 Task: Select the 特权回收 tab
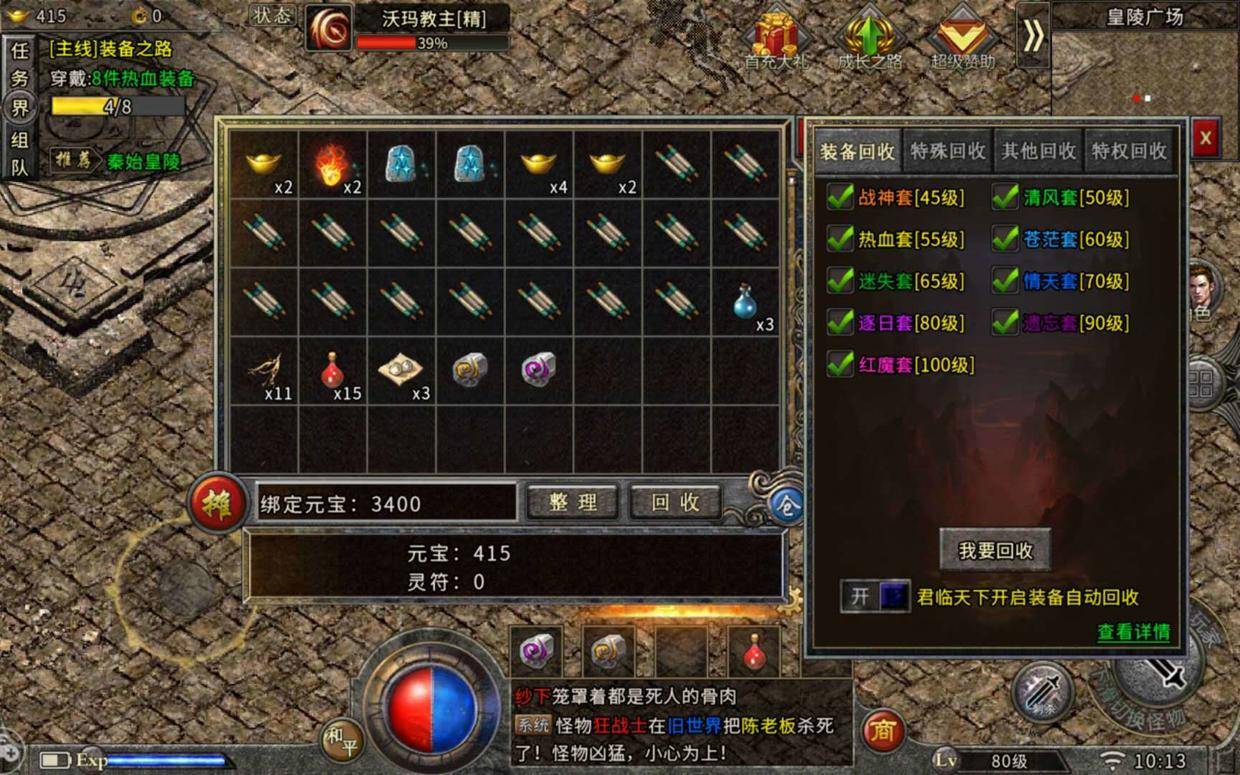[1129, 151]
